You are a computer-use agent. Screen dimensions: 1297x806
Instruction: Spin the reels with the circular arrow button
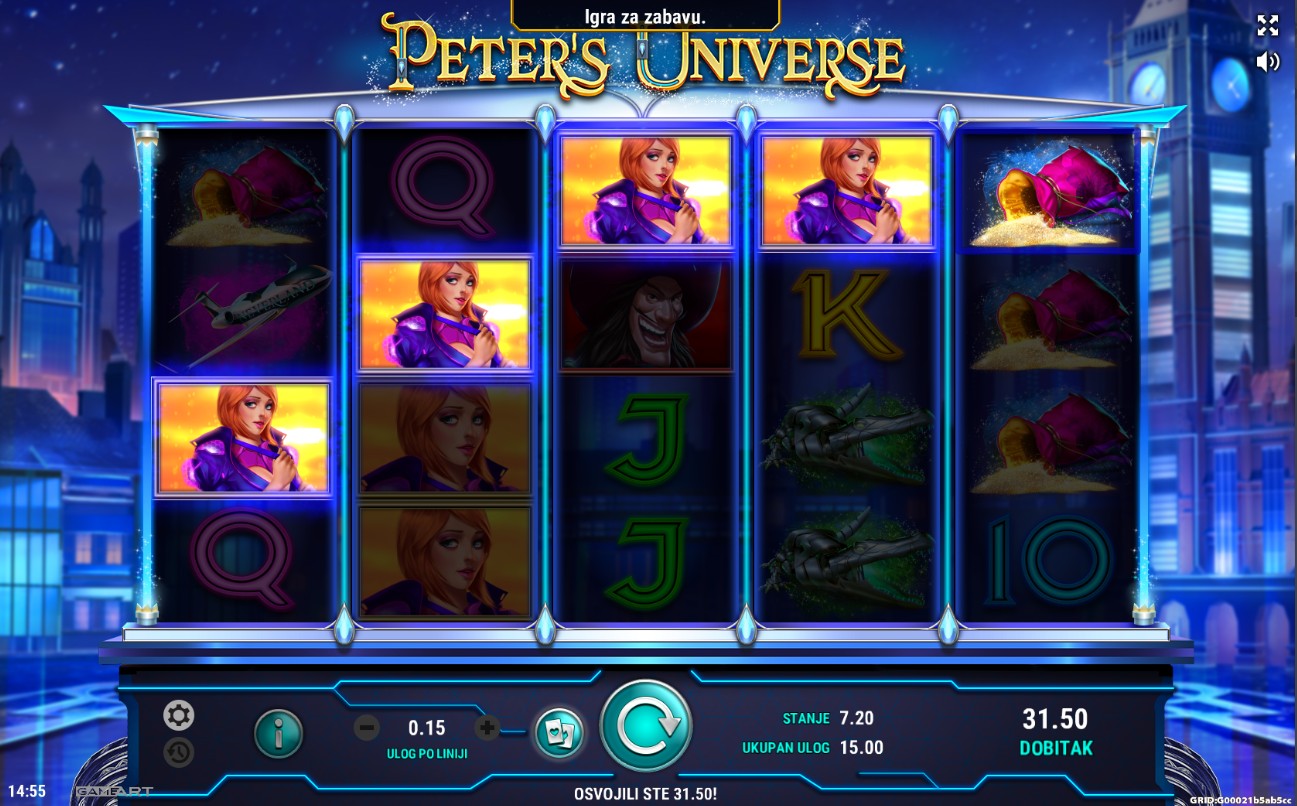[x=645, y=725]
